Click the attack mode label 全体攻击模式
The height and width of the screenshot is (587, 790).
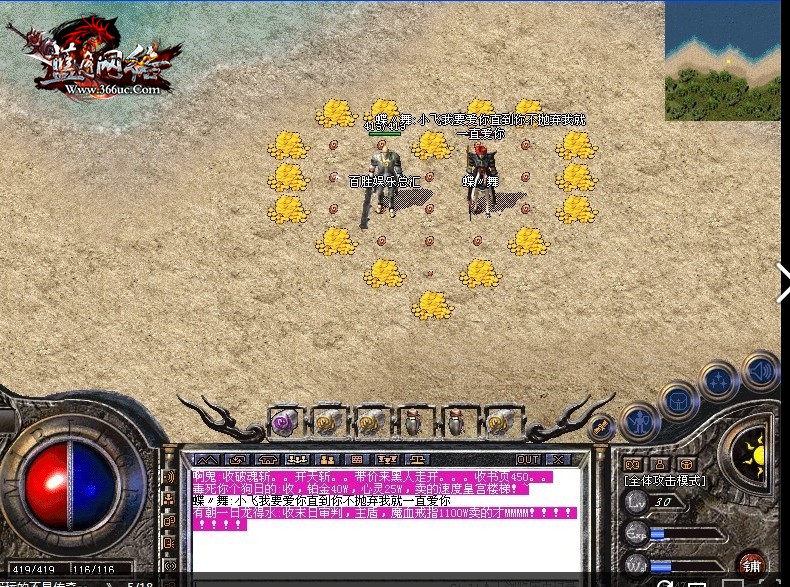click(666, 481)
